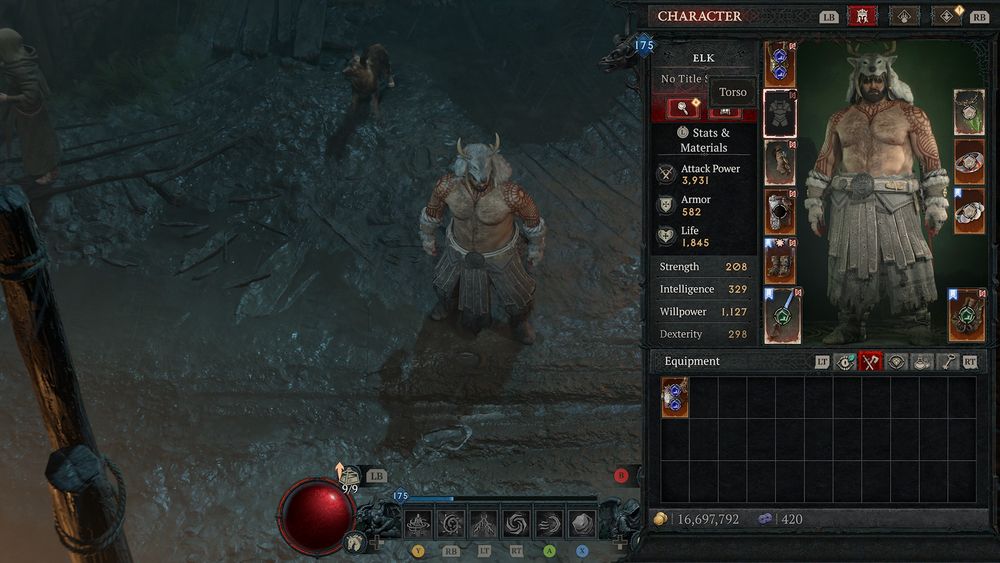Screen dimensions: 1000x563
Task: Open the gem socketables inventory tab
Action: [x=896, y=362]
